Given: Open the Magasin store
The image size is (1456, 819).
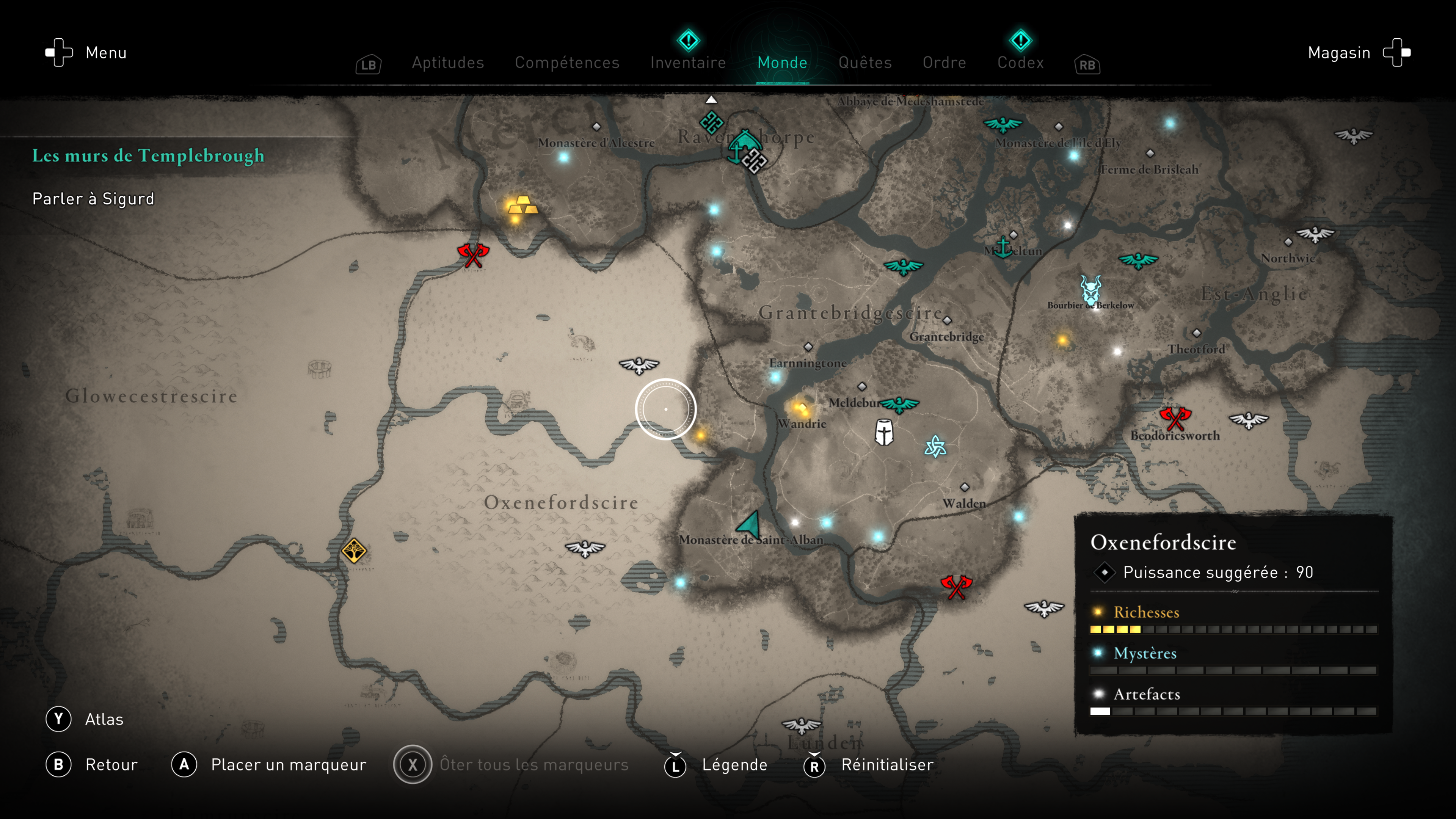Looking at the screenshot, I should coord(1339,53).
